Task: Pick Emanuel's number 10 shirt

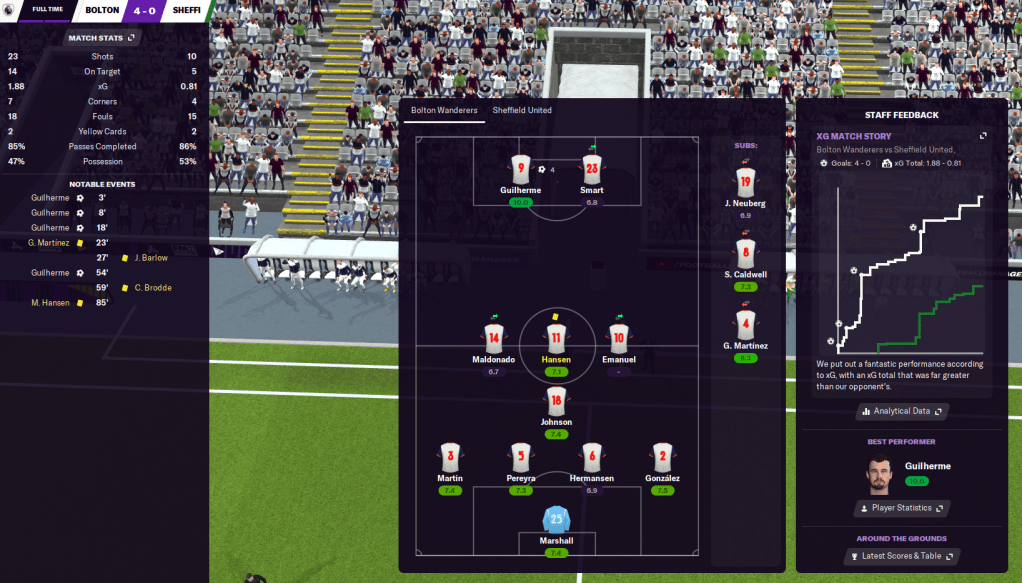Action: [x=619, y=340]
